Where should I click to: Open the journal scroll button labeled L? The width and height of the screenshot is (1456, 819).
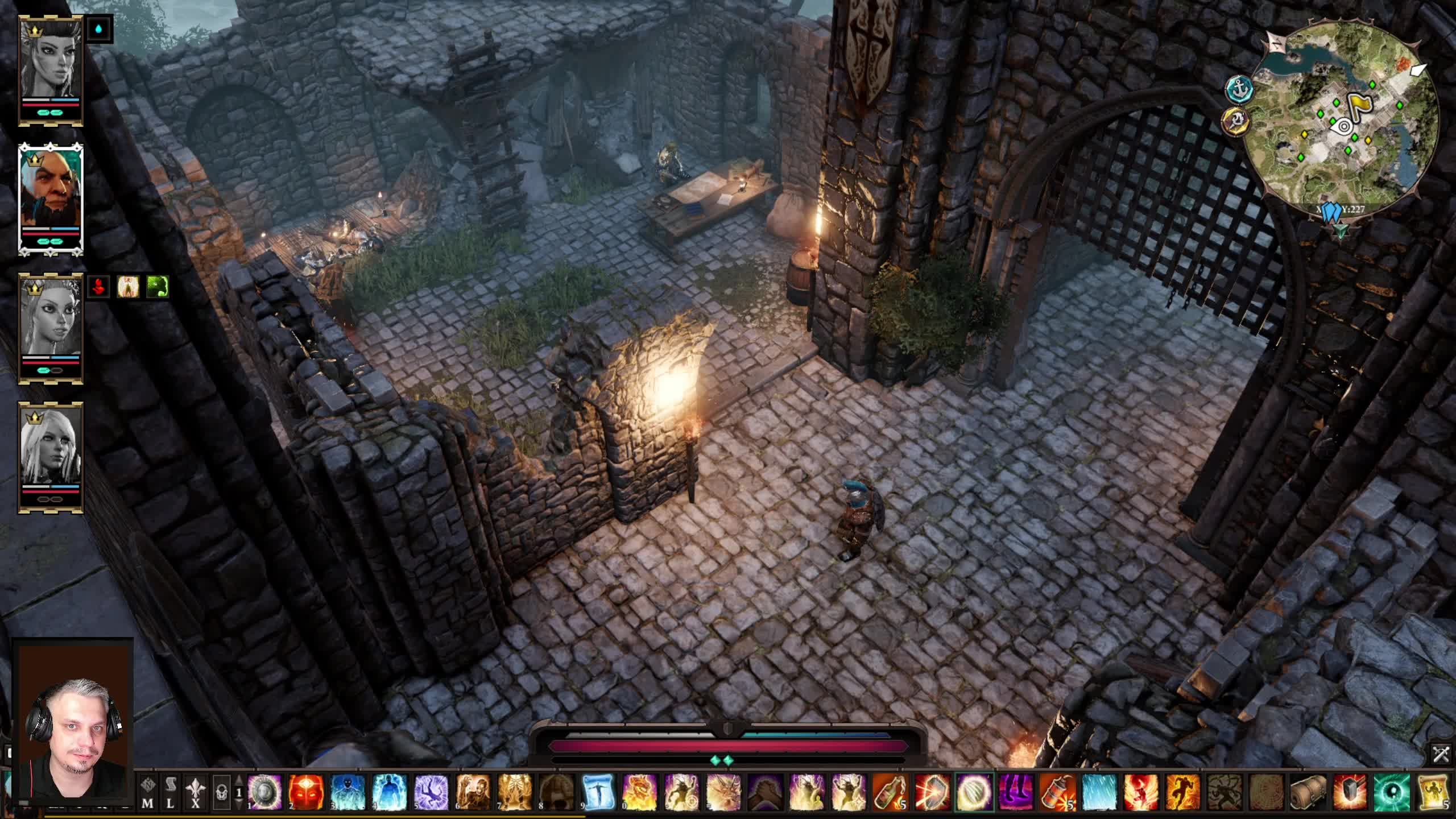pos(170,793)
